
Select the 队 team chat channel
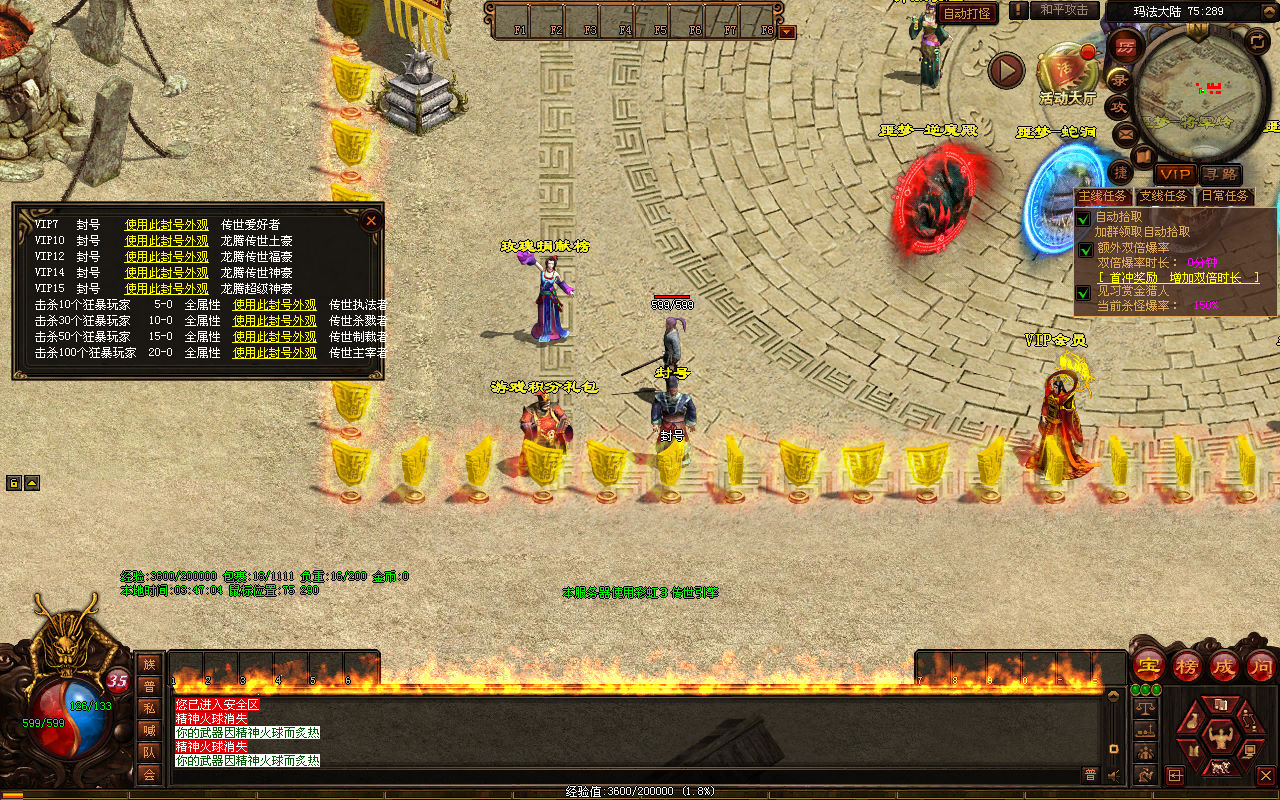tap(149, 752)
